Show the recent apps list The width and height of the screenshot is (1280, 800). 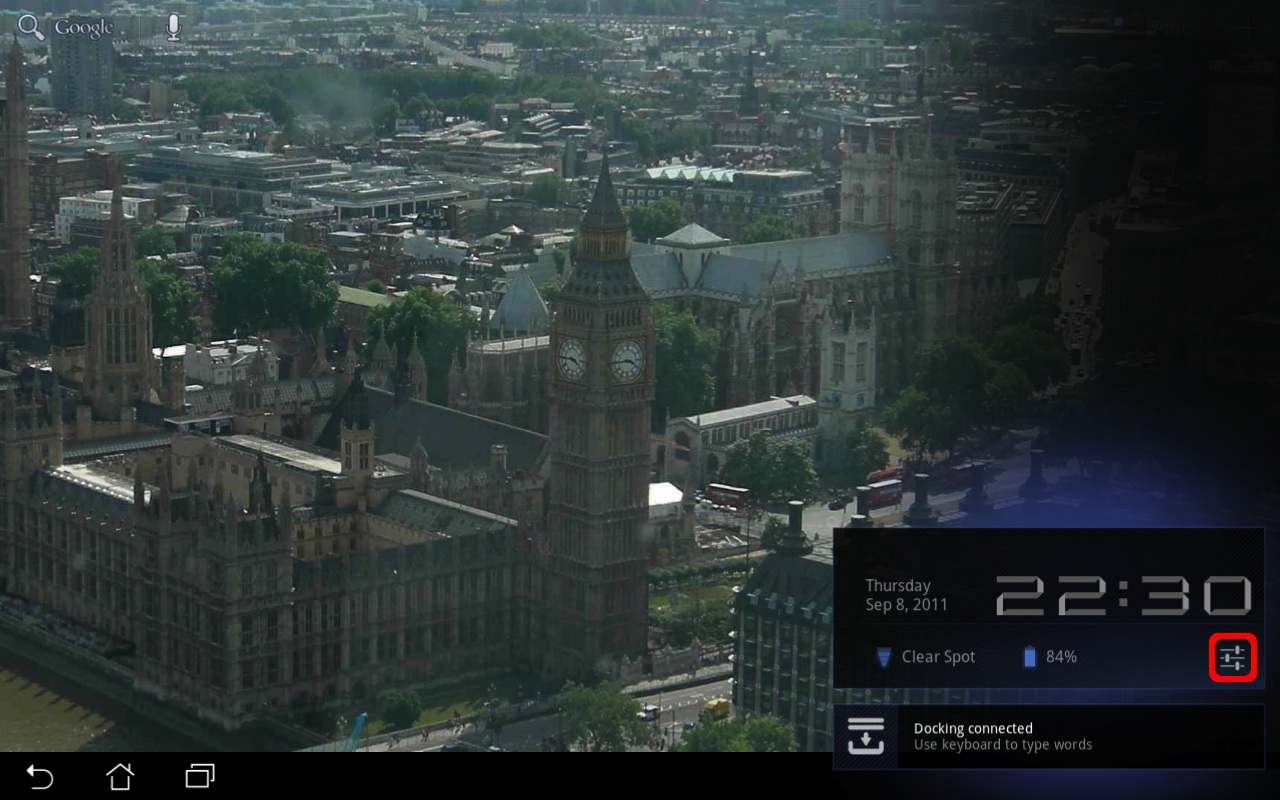tap(200, 776)
